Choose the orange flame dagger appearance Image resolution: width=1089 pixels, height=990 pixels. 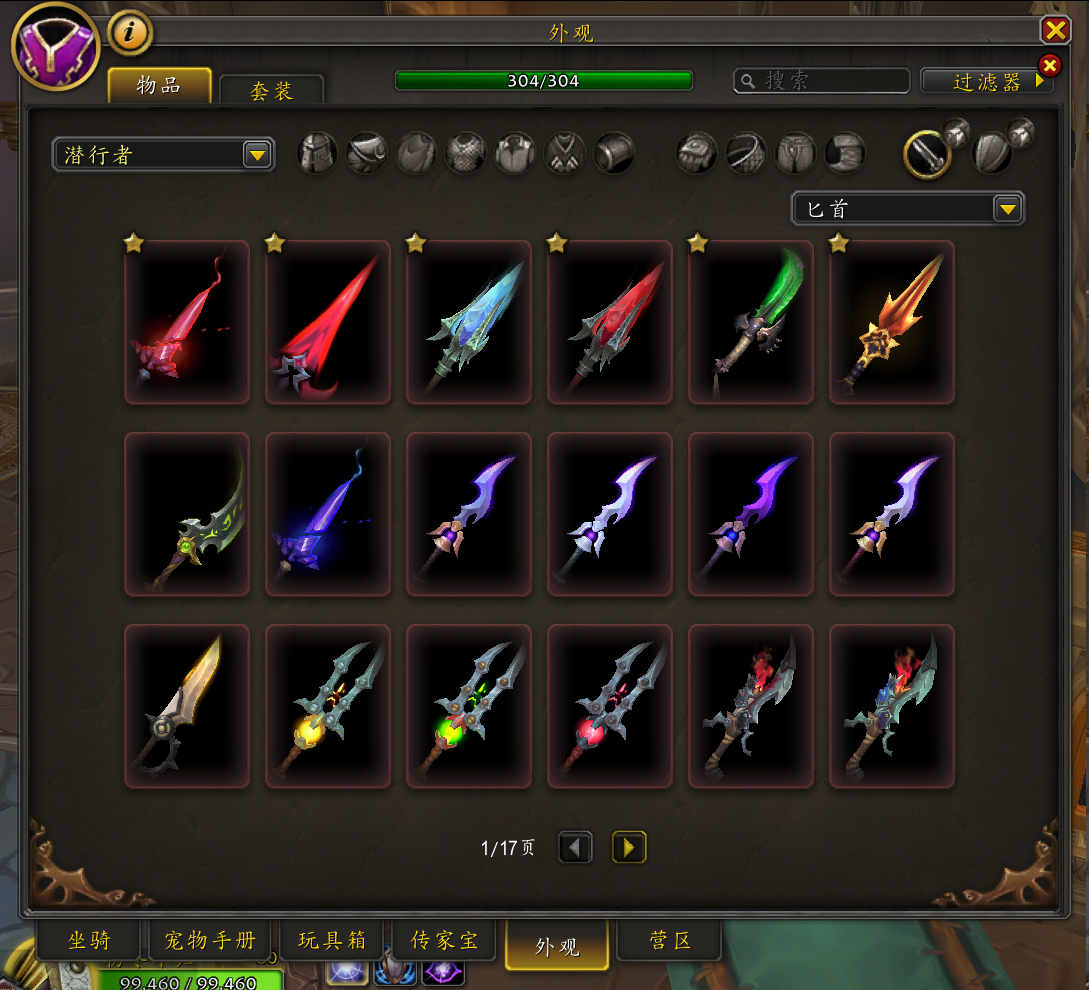[892, 322]
